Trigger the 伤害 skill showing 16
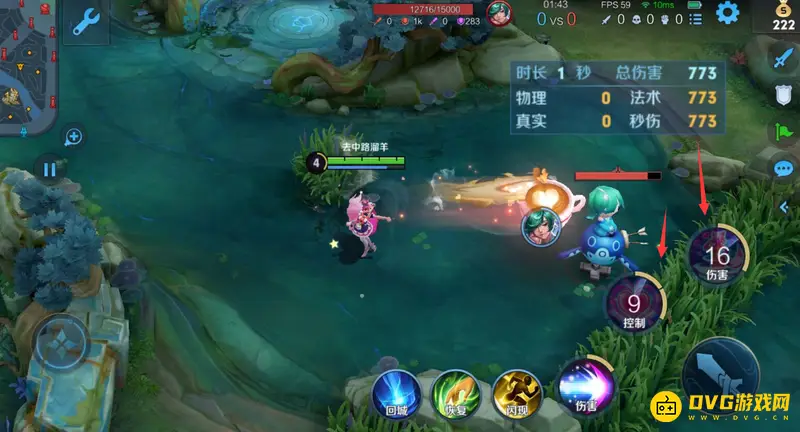Viewport: 800px width, 432px height. pos(716,255)
